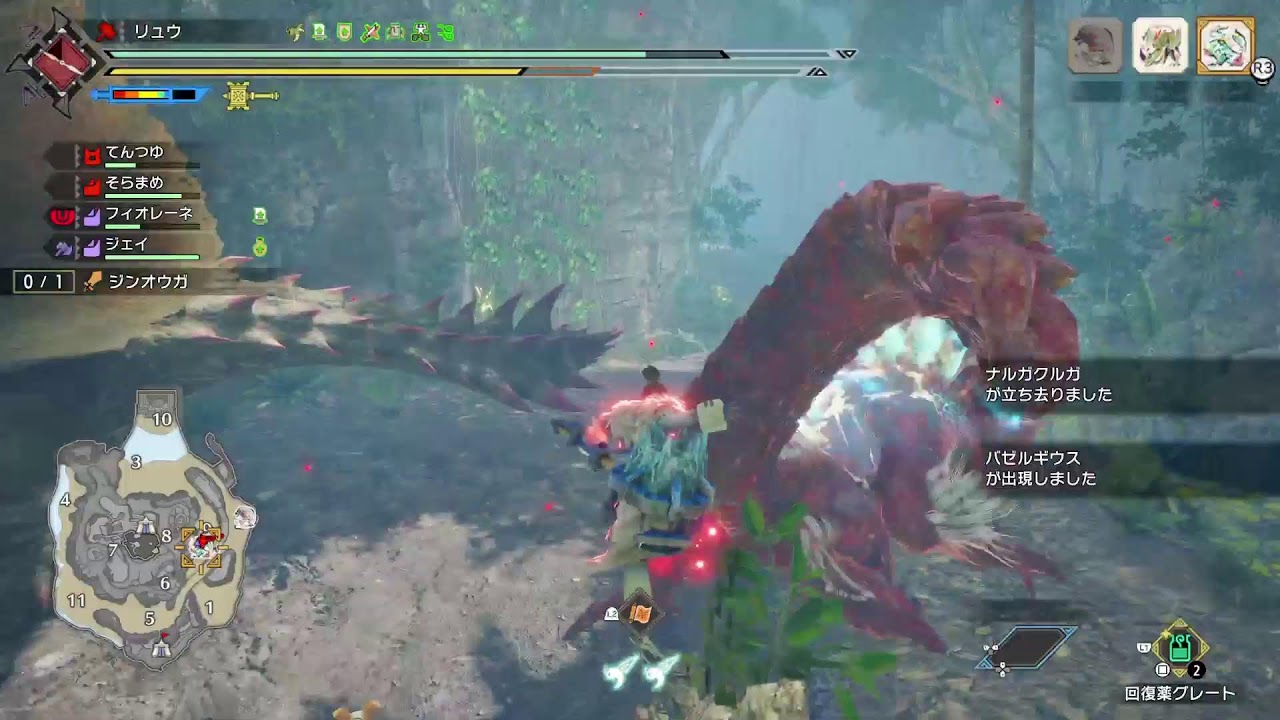Choose the greyed-out monster icon

(1095, 45)
